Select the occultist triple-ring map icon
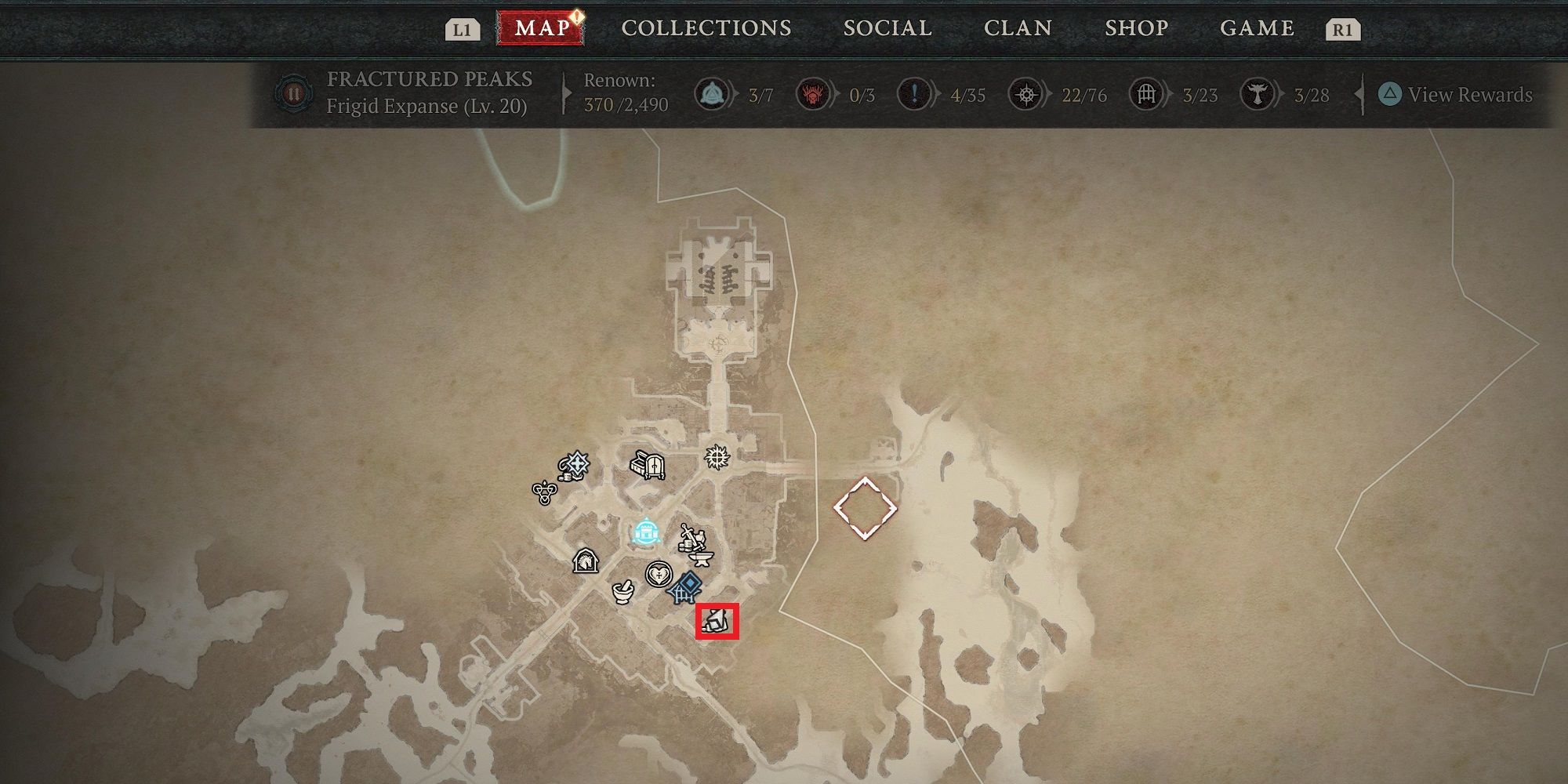This screenshot has width=1568, height=784. [544, 492]
